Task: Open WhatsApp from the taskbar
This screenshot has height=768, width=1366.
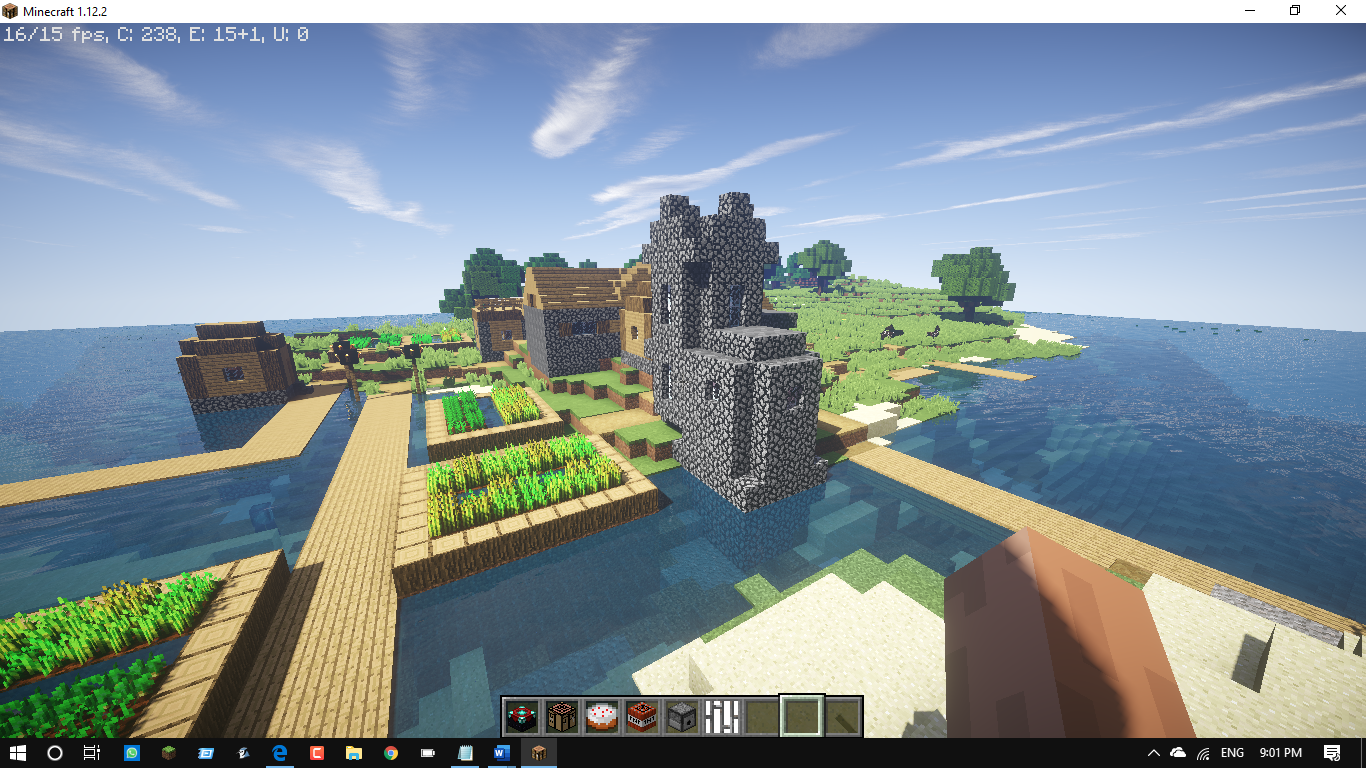Action: pyautogui.click(x=131, y=753)
